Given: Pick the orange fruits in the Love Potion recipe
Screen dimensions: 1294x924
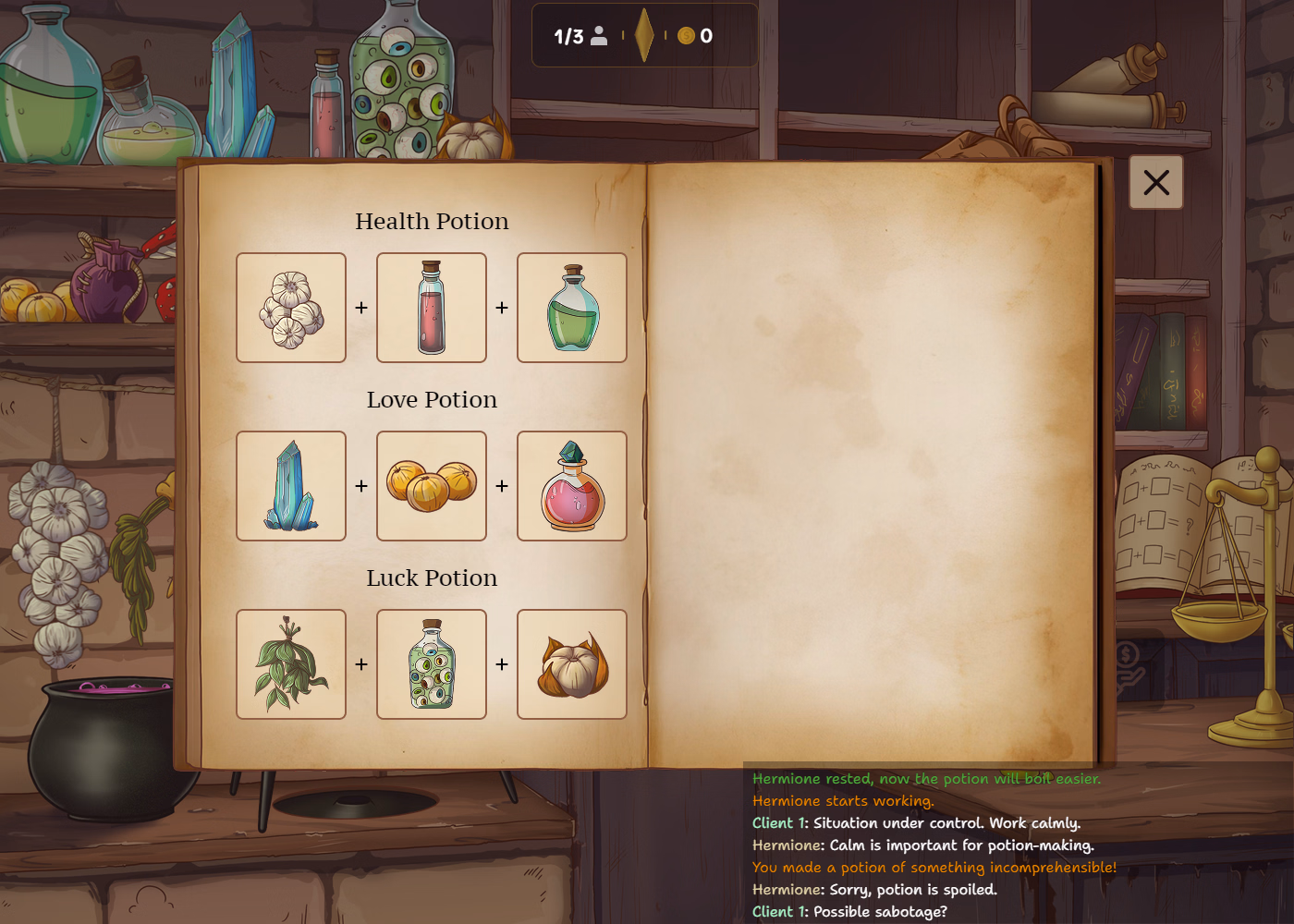Looking at the screenshot, I should [431, 485].
